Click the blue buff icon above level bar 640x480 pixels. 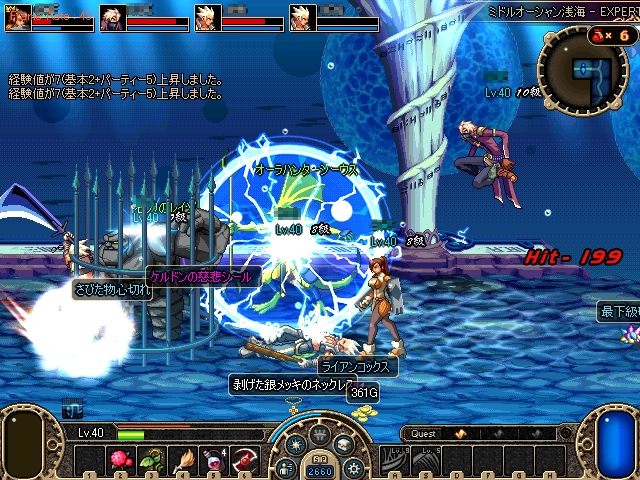pos(71,408)
